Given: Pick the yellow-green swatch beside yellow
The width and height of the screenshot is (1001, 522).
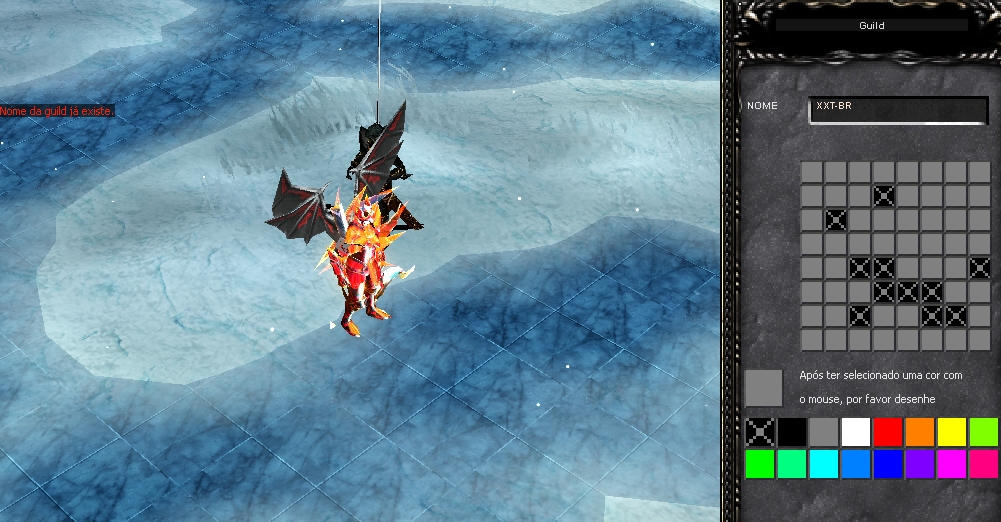Looking at the screenshot, I should pos(984,432).
